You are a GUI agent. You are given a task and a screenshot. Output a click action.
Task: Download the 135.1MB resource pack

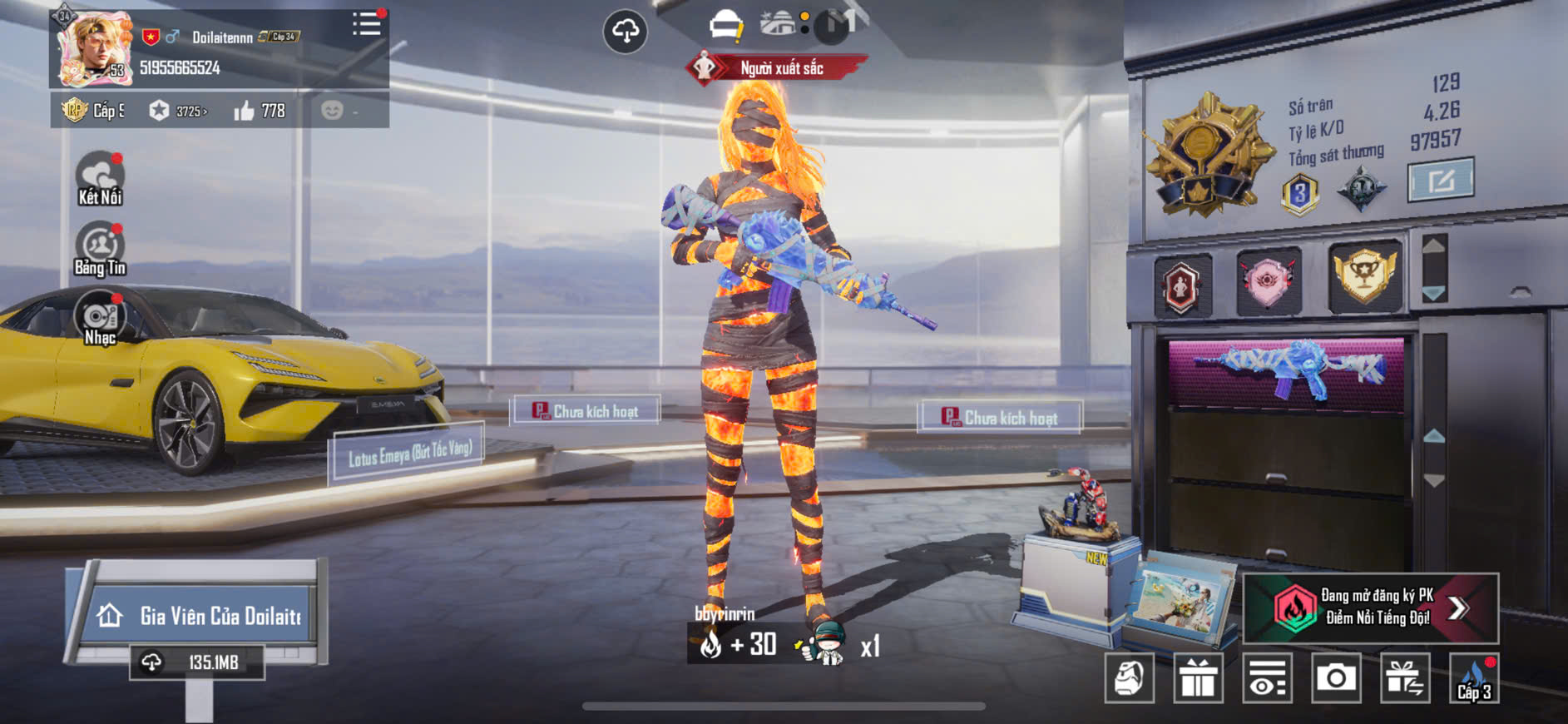click(x=197, y=662)
